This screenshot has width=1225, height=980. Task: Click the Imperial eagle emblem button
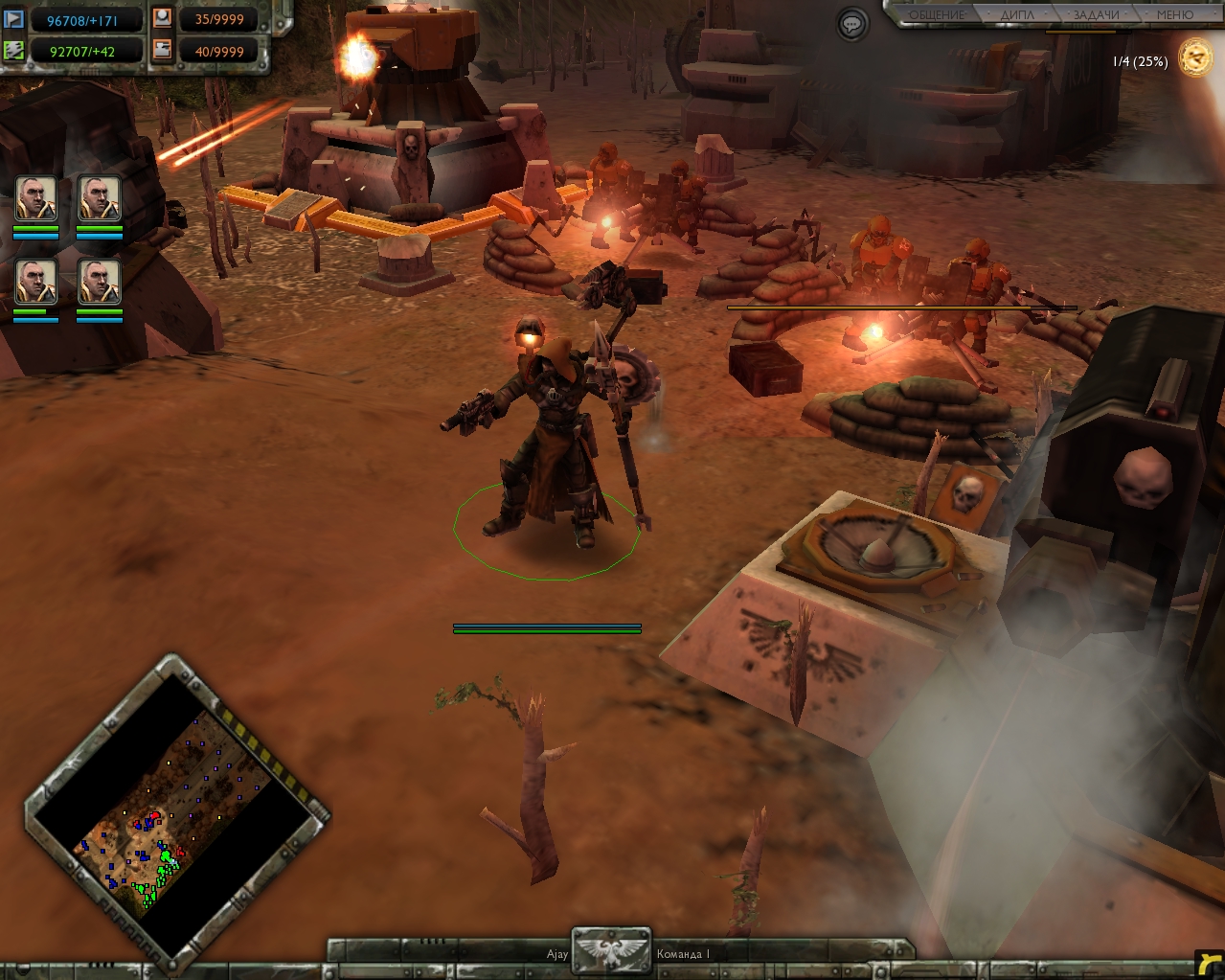(x=611, y=951)
